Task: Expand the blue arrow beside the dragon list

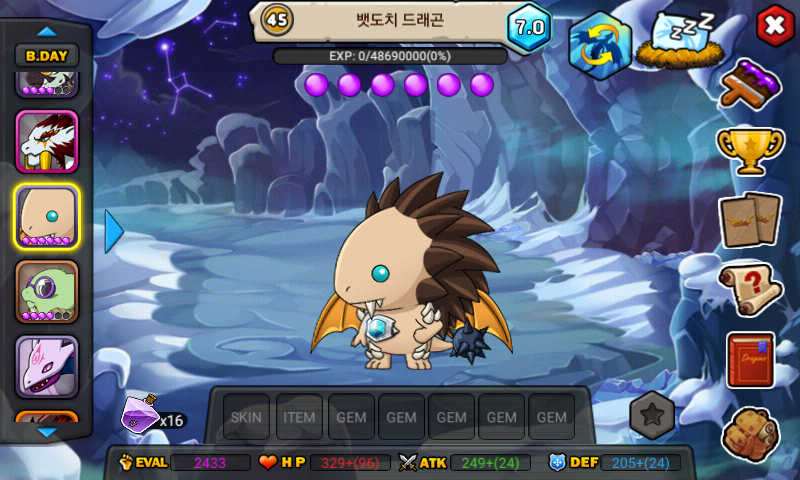Action: [113, 231]
